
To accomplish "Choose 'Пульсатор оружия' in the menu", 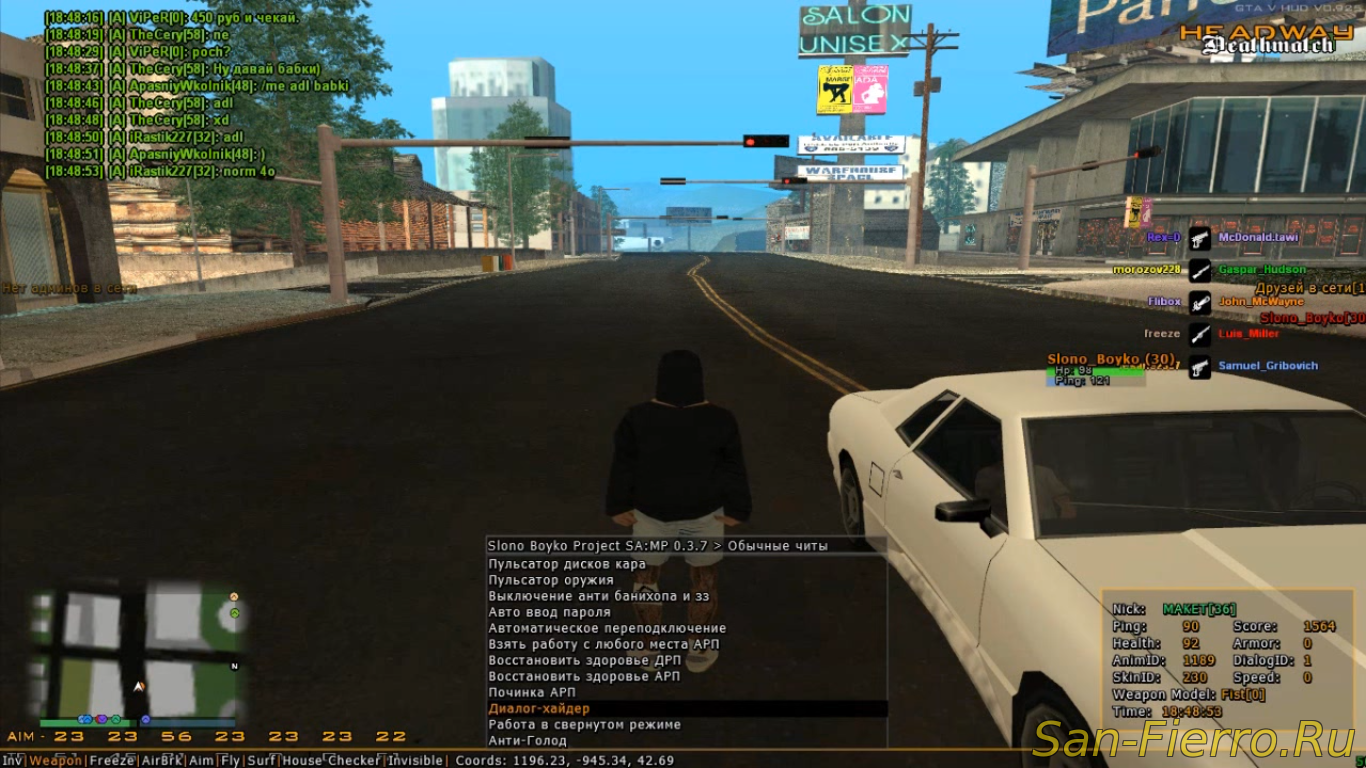I will click(550, 580).
